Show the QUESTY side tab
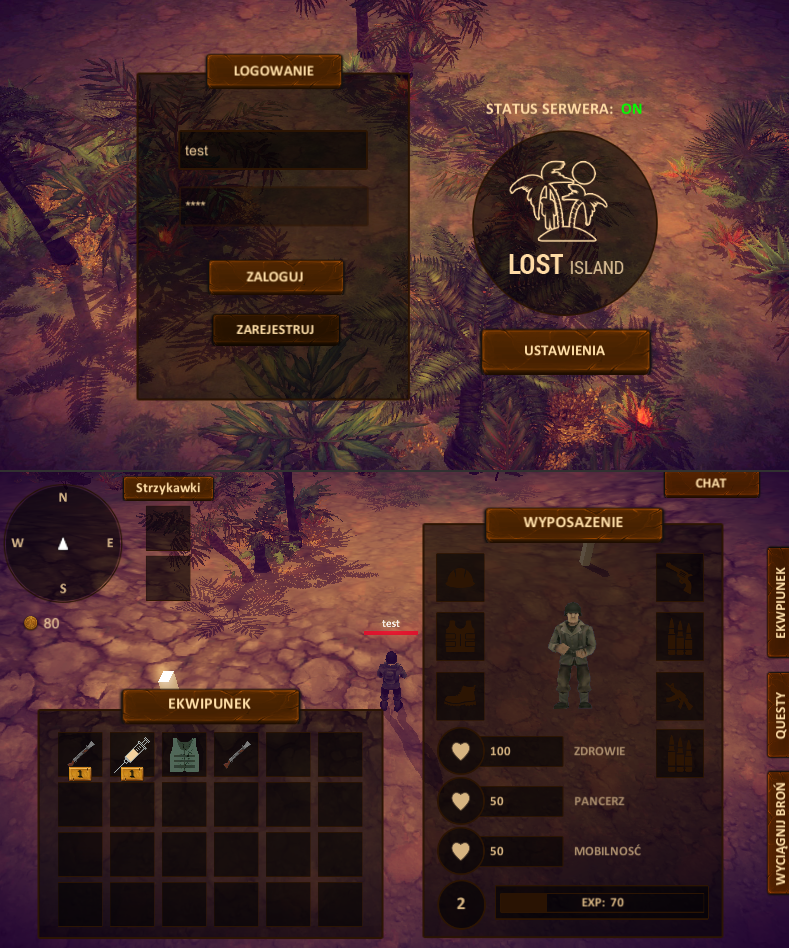Screen dimensions: 789x948 coord(779,714)
